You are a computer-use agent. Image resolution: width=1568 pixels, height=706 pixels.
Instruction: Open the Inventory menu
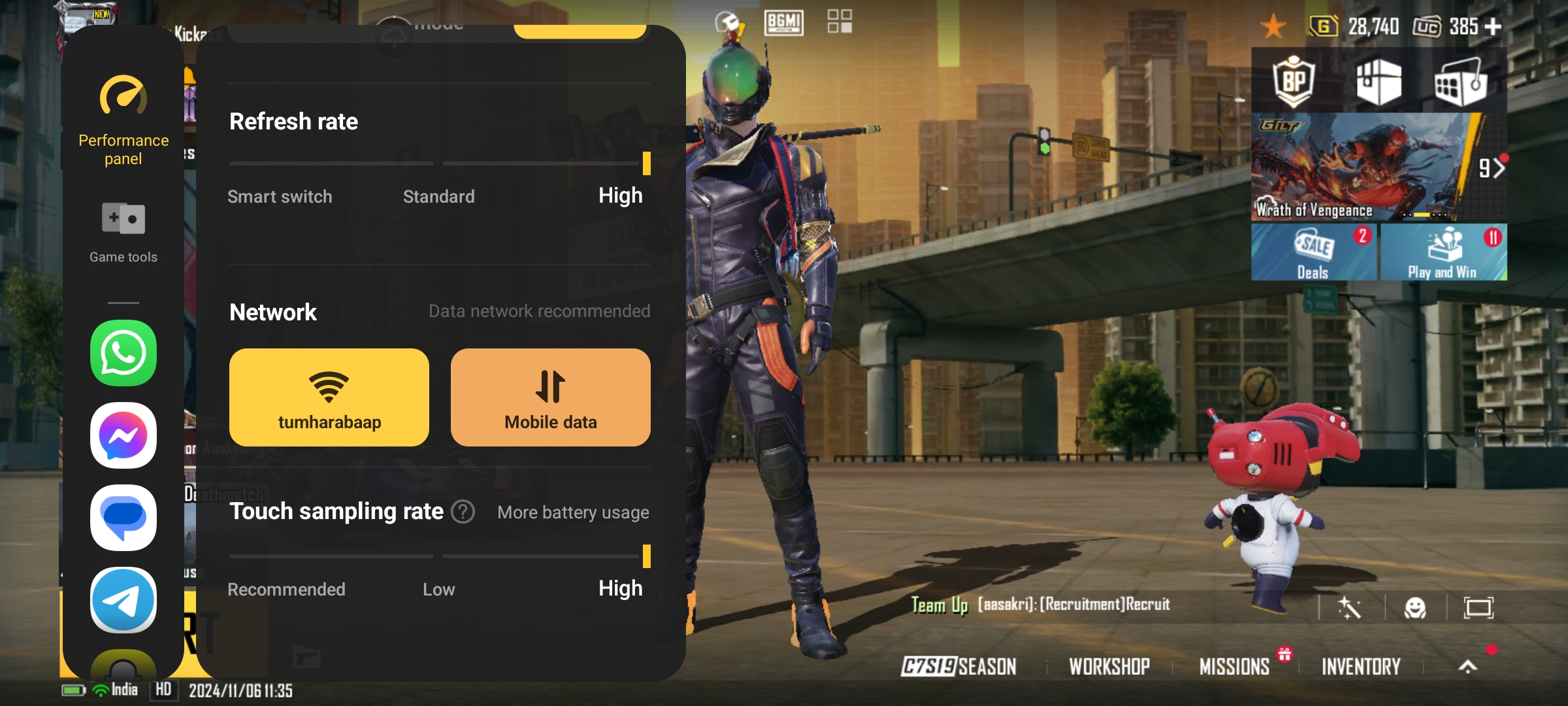[x=1361, y=666]
